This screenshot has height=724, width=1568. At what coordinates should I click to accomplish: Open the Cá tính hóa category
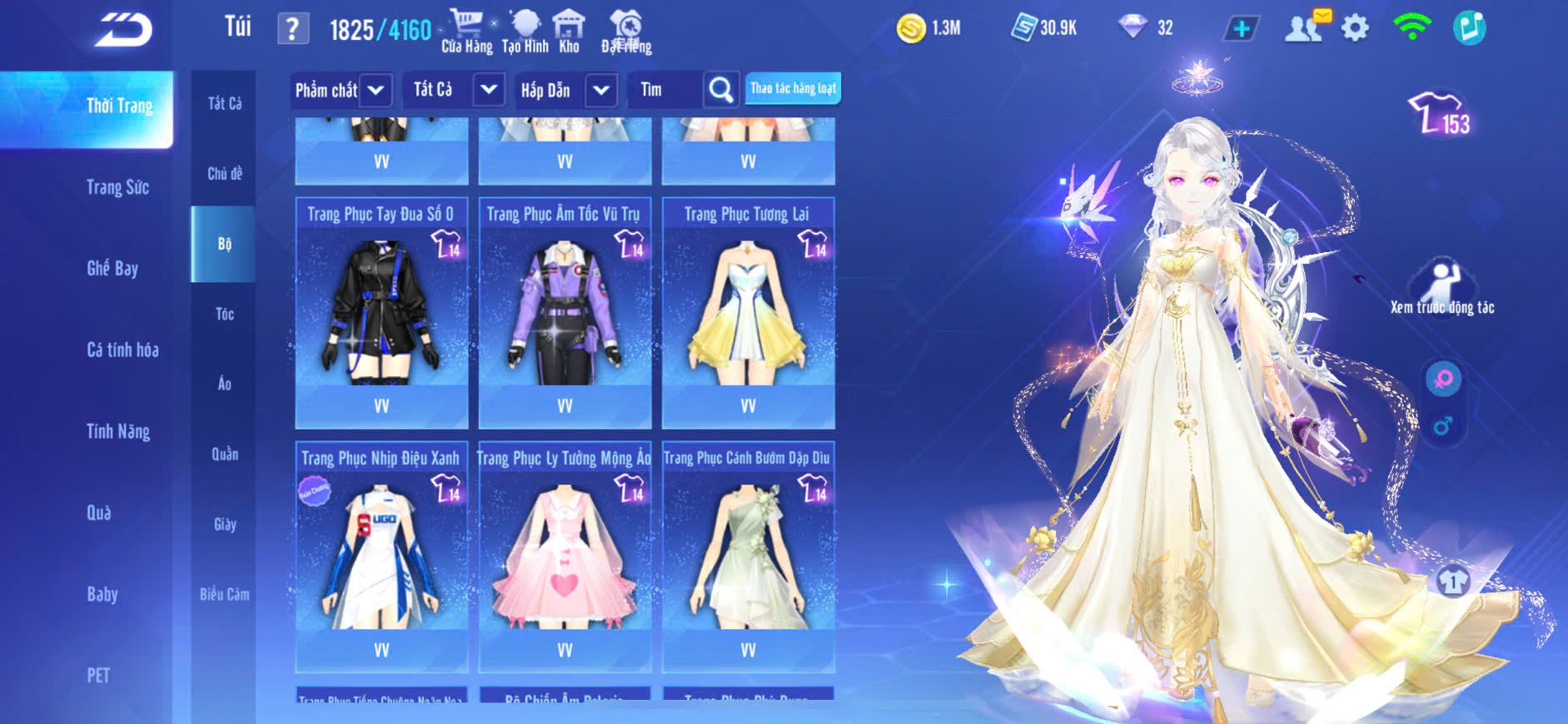(x=122, y=350)
